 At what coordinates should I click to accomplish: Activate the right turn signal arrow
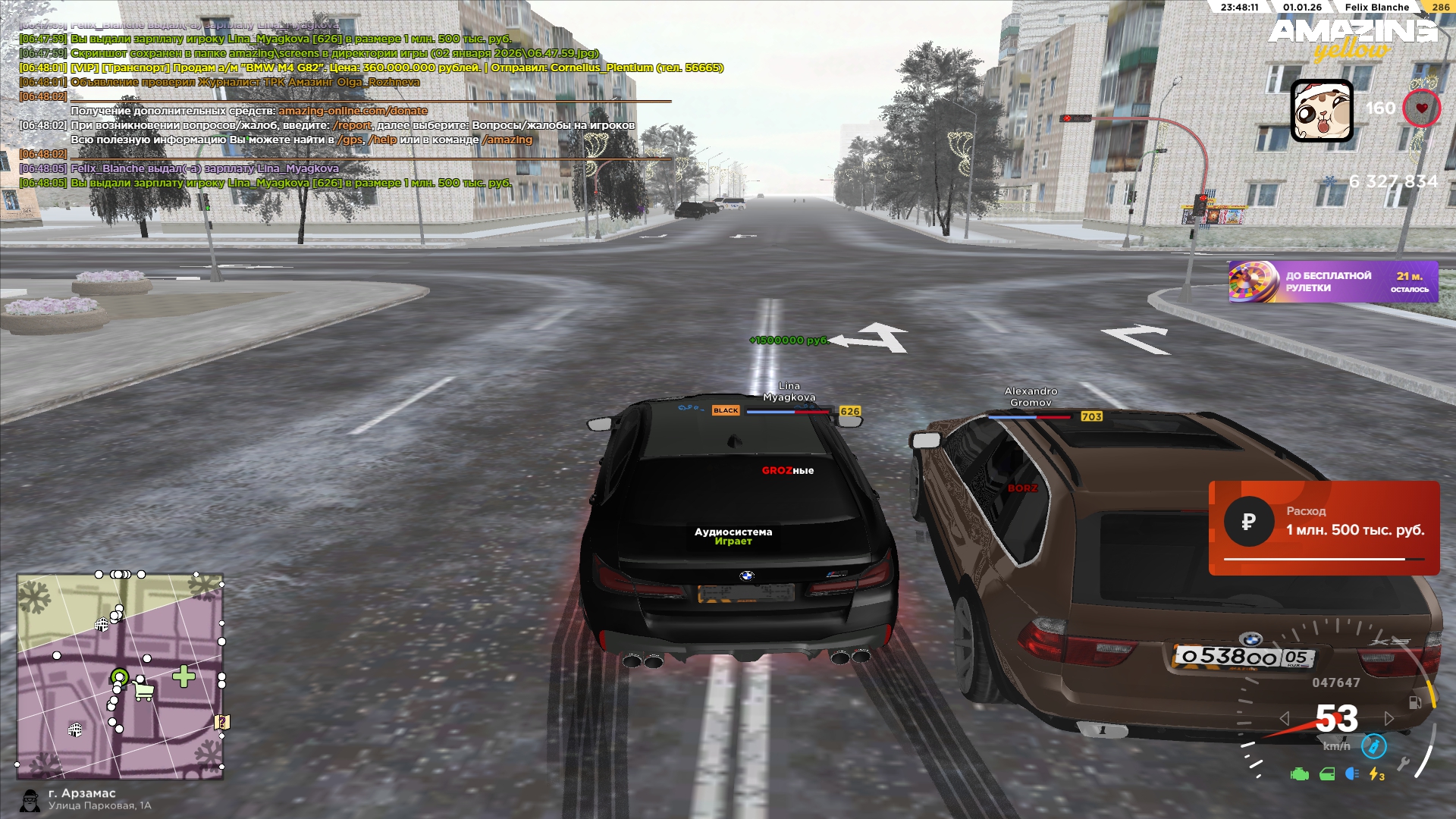click(x=1389, y=718)
